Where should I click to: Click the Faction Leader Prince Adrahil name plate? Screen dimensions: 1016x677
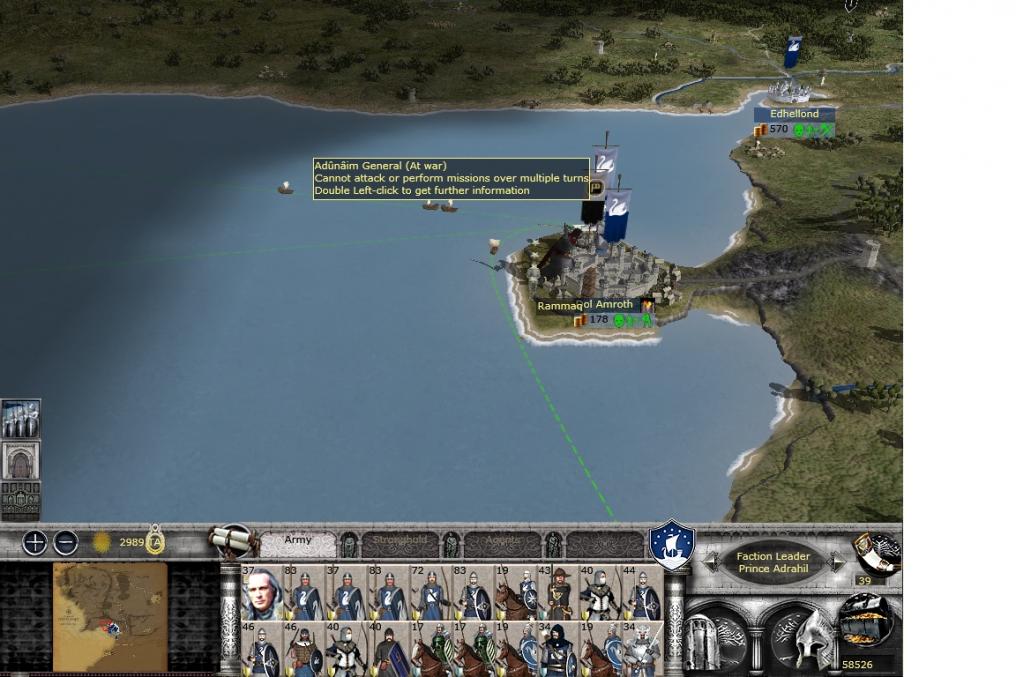pos(772,563)
